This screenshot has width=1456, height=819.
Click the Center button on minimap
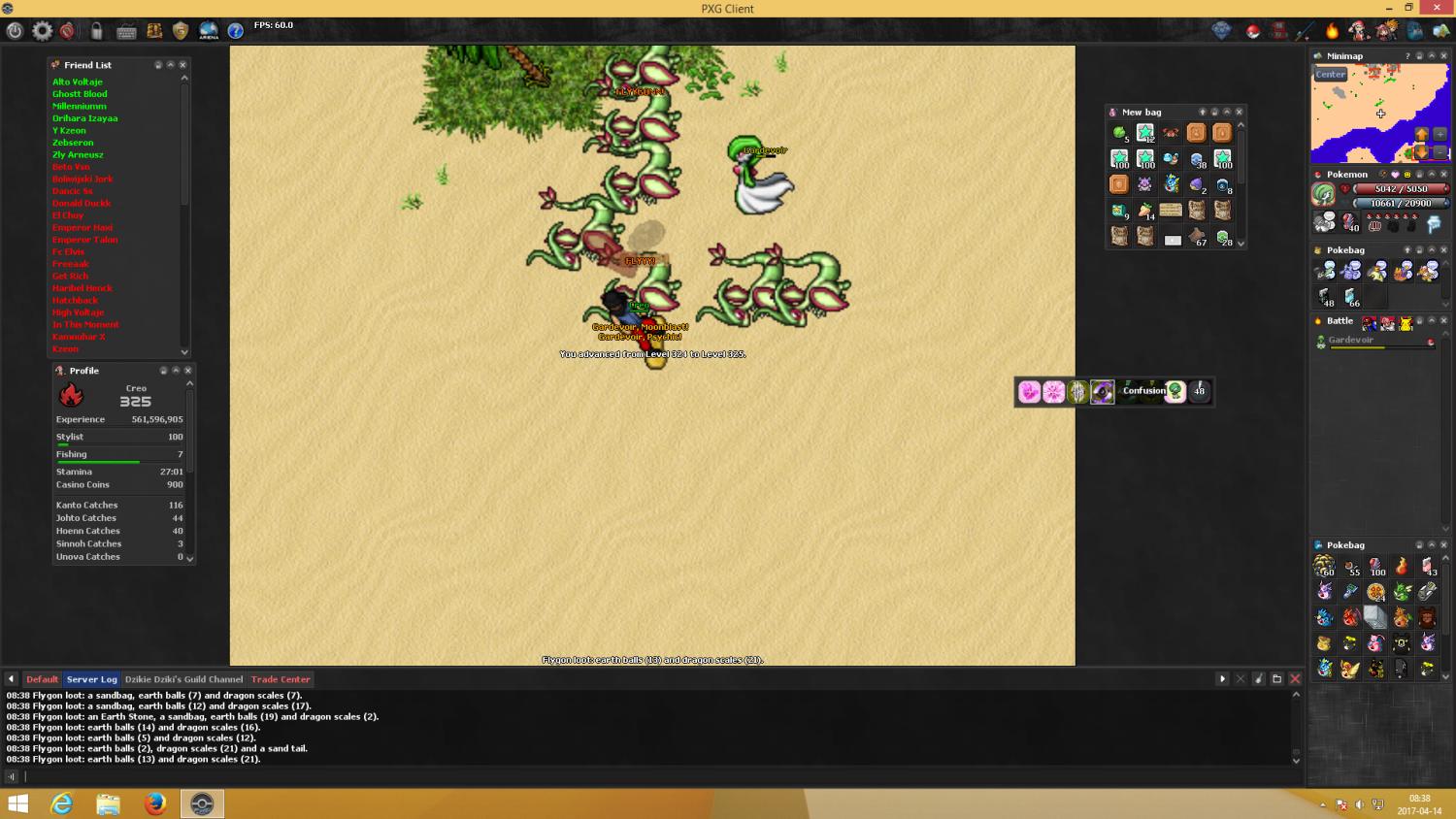[x=1331, y=75]
